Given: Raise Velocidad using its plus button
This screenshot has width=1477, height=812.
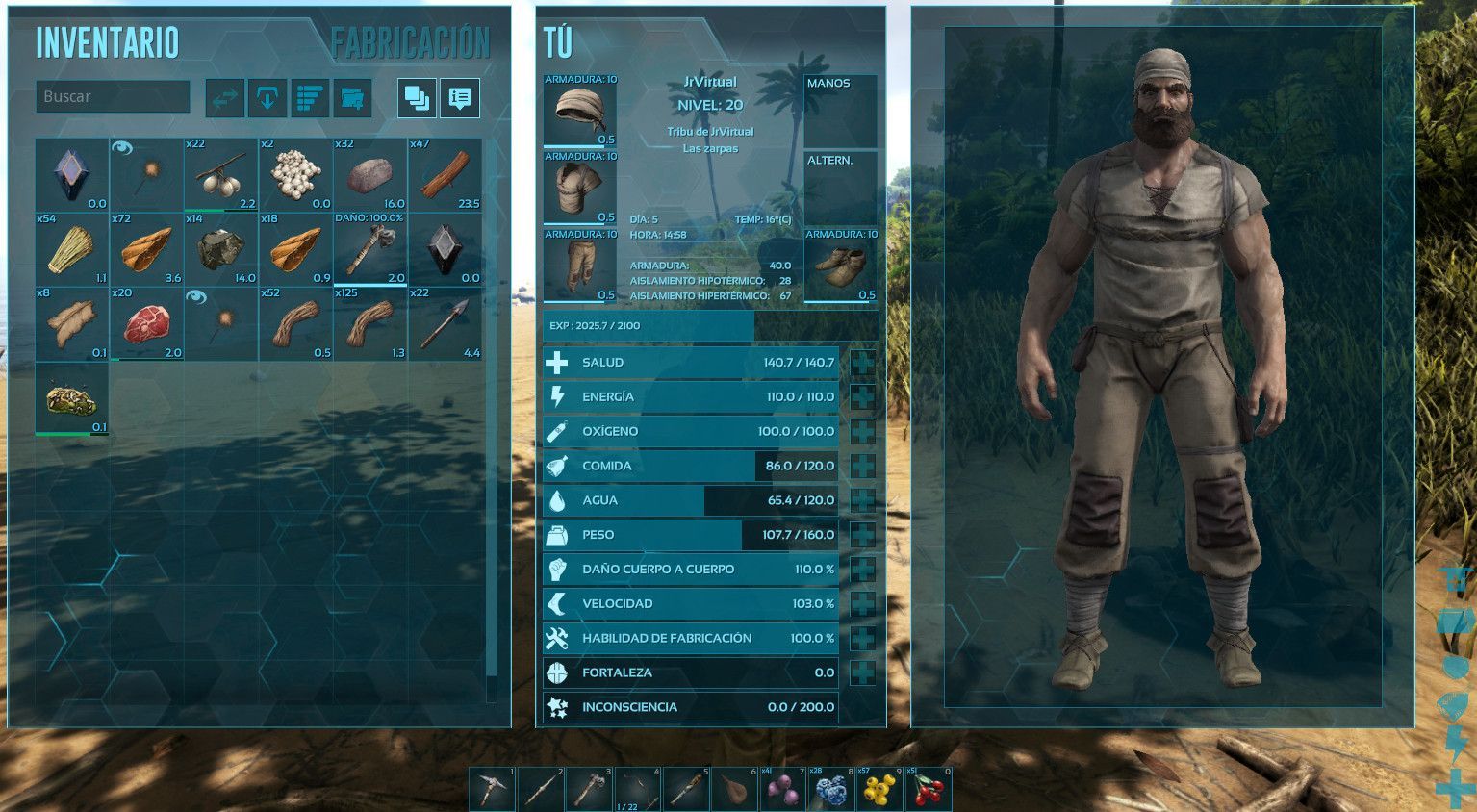Looking at the screenshot, I should [x=863, y=604].
